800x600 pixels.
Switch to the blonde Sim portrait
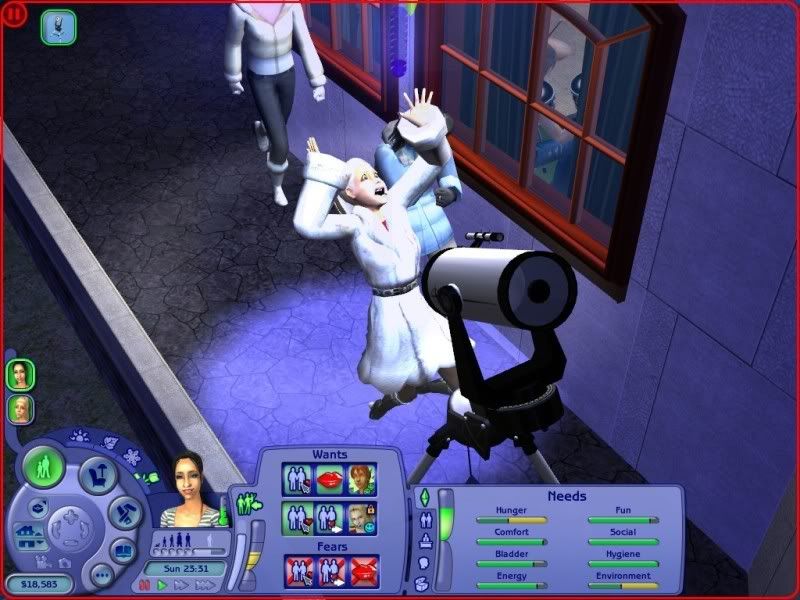point(20,408)
